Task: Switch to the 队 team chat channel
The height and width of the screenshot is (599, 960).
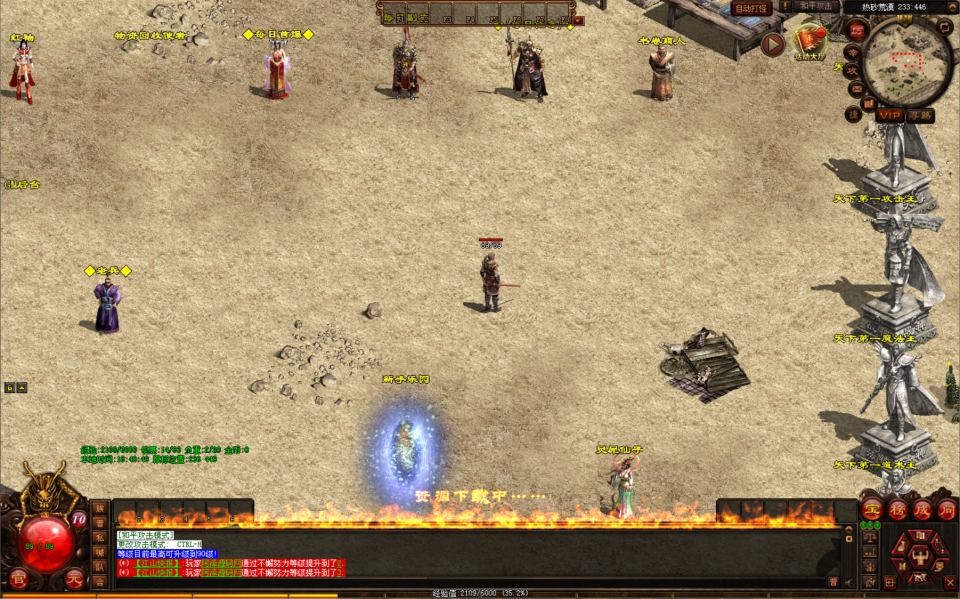Action: 99,566
